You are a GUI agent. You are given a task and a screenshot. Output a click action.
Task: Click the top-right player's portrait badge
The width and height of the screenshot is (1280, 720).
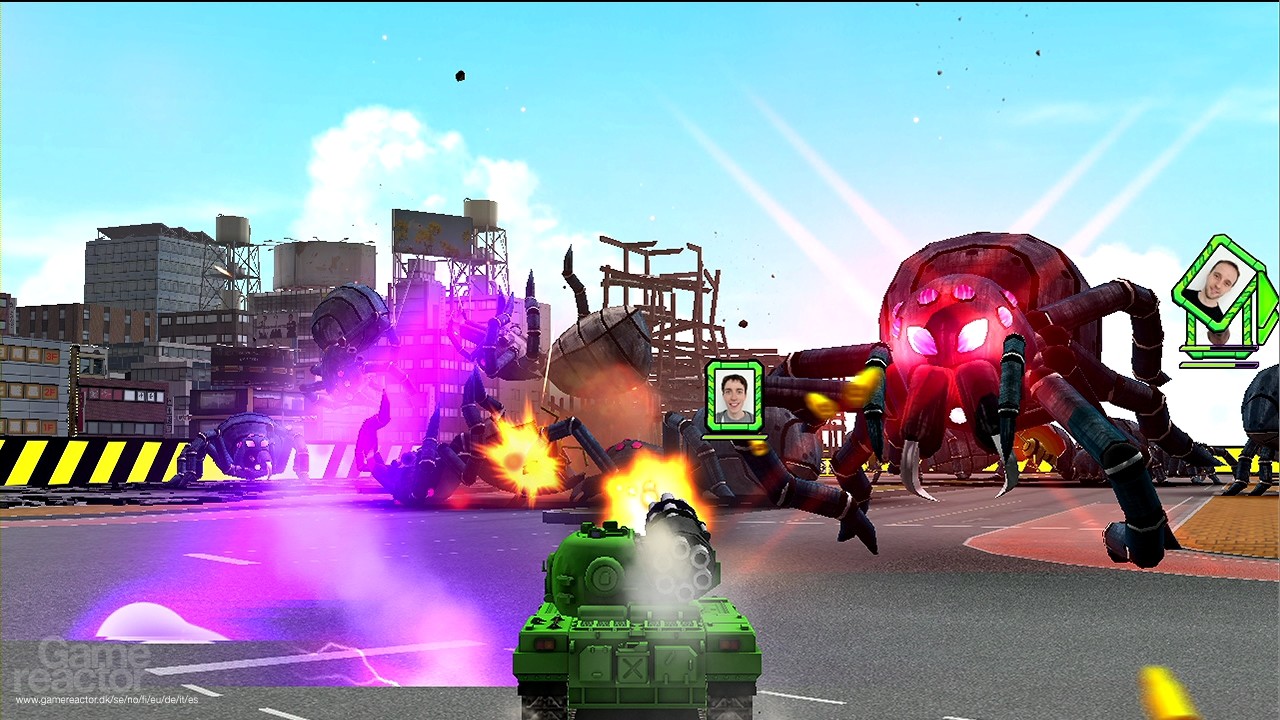1221,283
